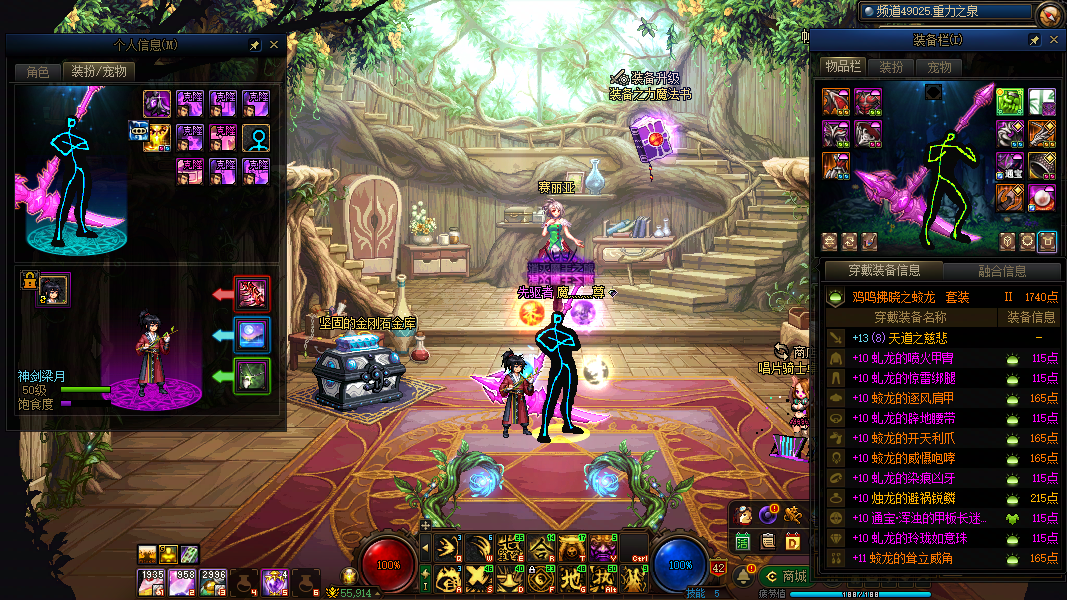Switch to the 宠物 tab in equipment panel
1067x600 pixels.
[939, 67]
